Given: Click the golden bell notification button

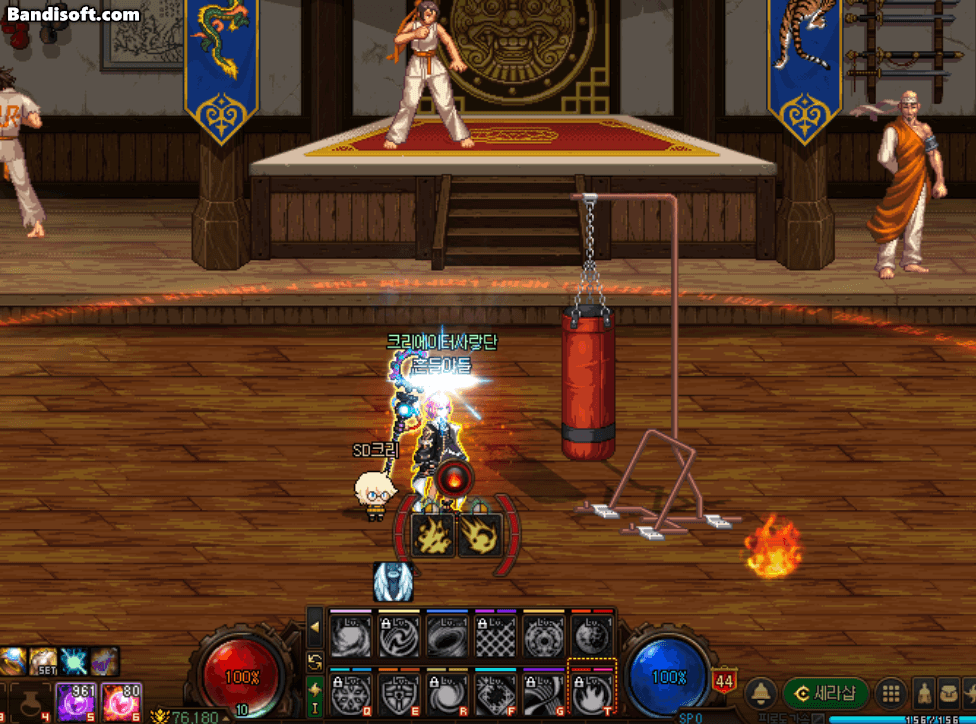Looking at the screenshot, I should click(762, 693).
